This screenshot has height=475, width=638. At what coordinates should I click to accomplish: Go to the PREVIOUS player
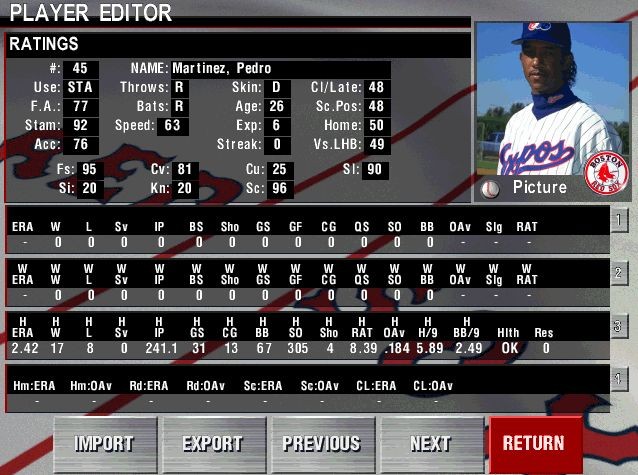tap(321, 443)
